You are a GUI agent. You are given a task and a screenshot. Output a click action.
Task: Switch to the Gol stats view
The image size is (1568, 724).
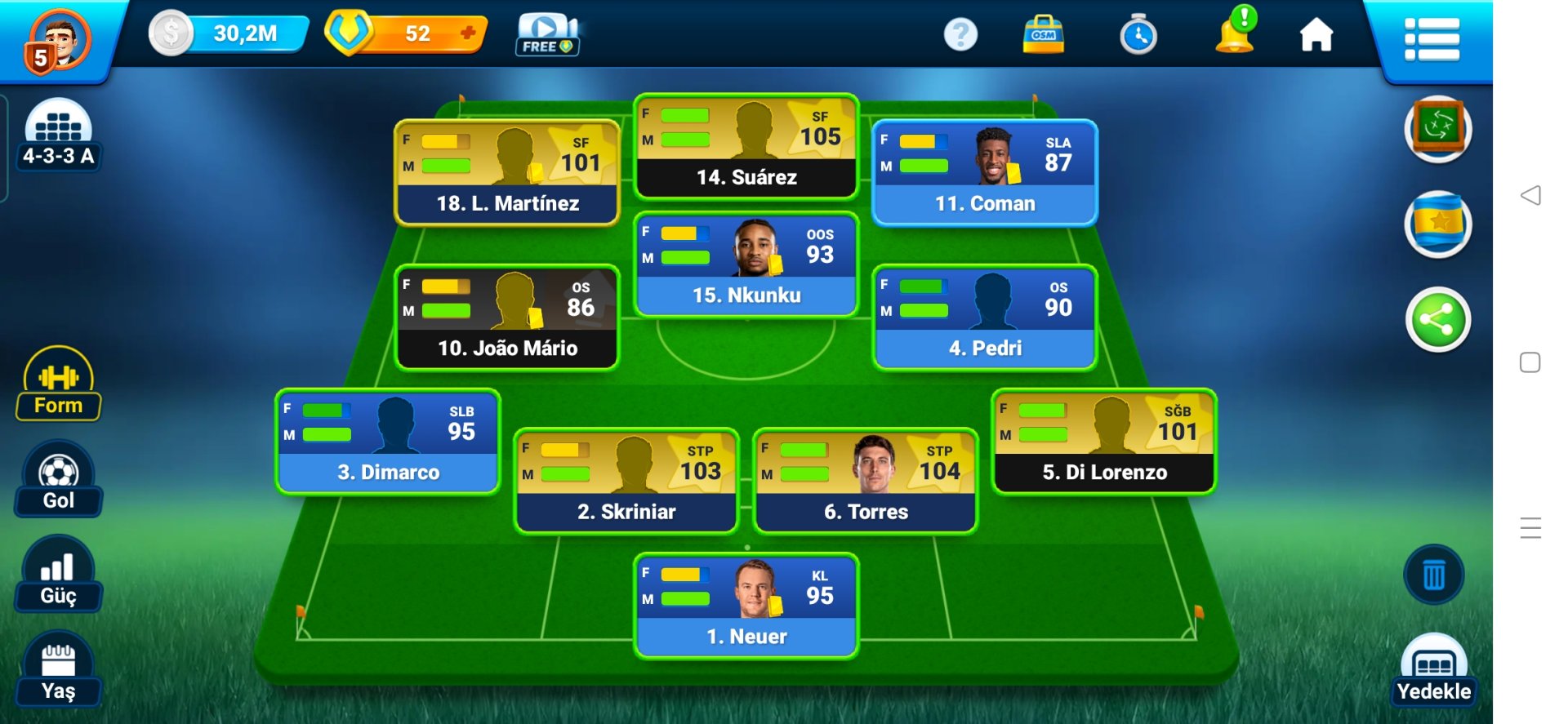(58, 479)
